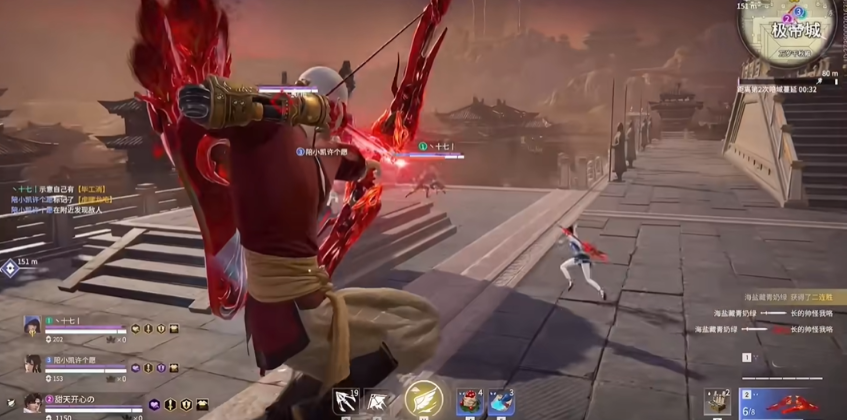Select the arrow ammo slot showing 19
Viewport: 847px width, 420px height.
click(x=346, y=402)
